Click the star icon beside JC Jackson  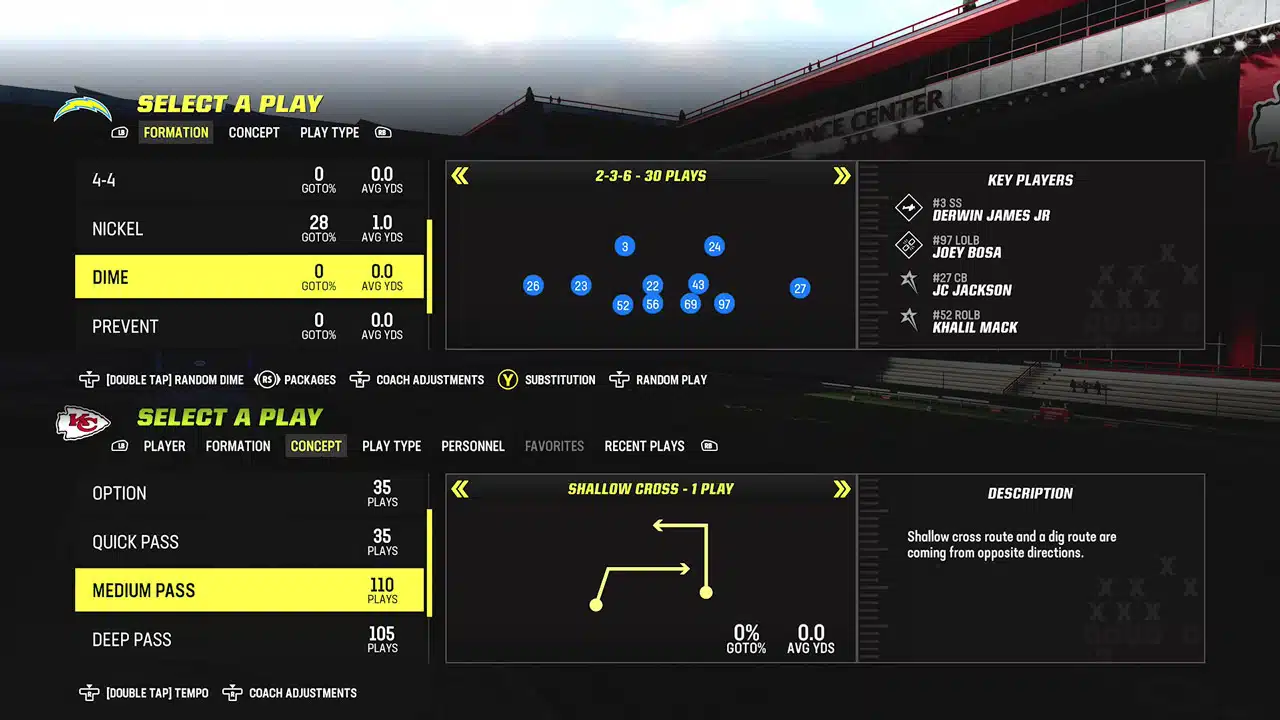(908, 283)
